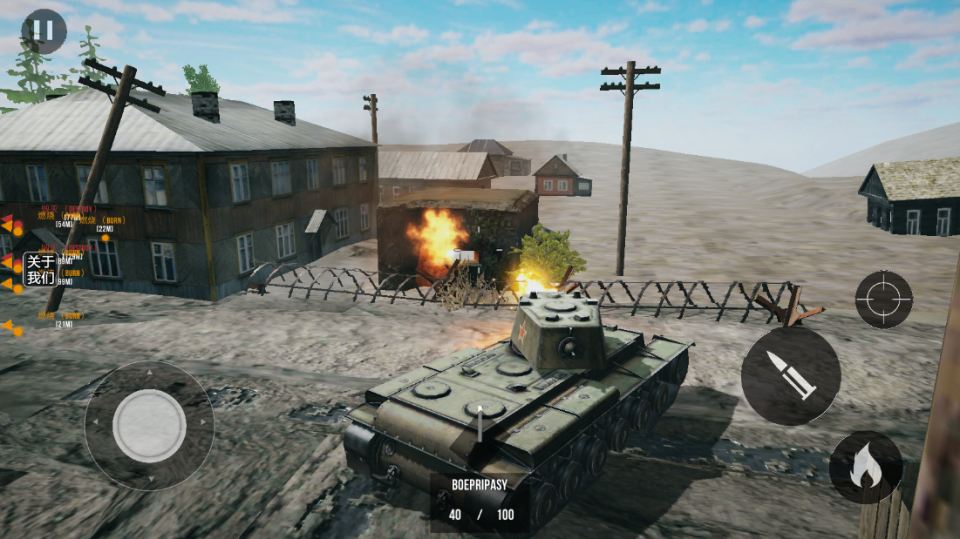Tap the crosshair aim button
This screenshot has width=960, height=539.
[884, 299]
